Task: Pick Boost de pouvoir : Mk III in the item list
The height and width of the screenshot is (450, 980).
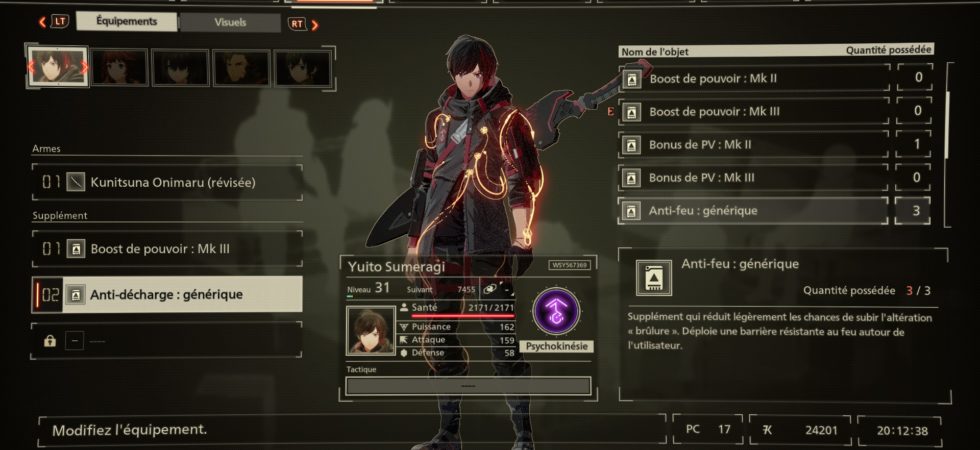Action: (x=754, y=111)
